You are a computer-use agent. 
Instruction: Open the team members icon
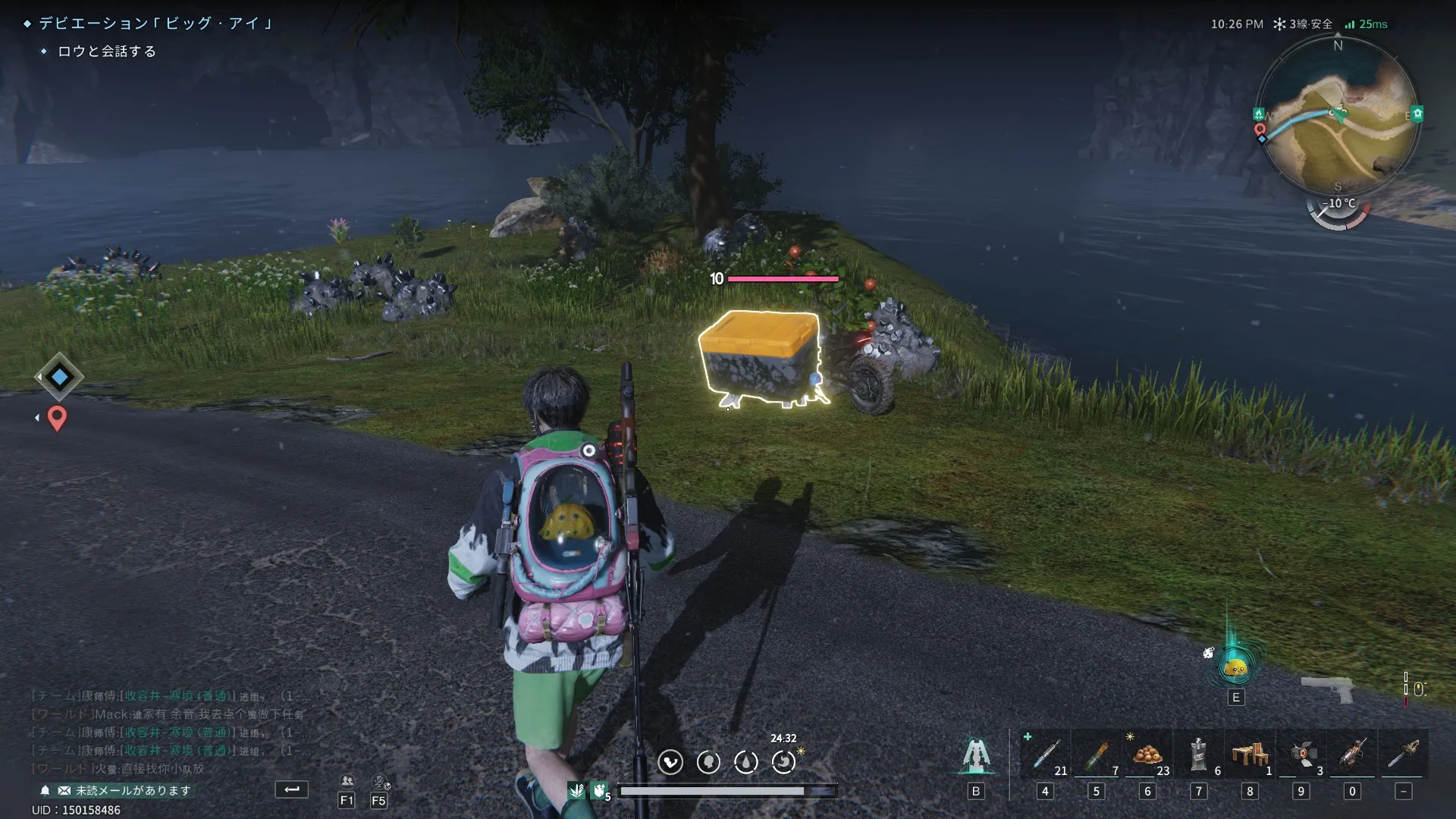point(347,781)
